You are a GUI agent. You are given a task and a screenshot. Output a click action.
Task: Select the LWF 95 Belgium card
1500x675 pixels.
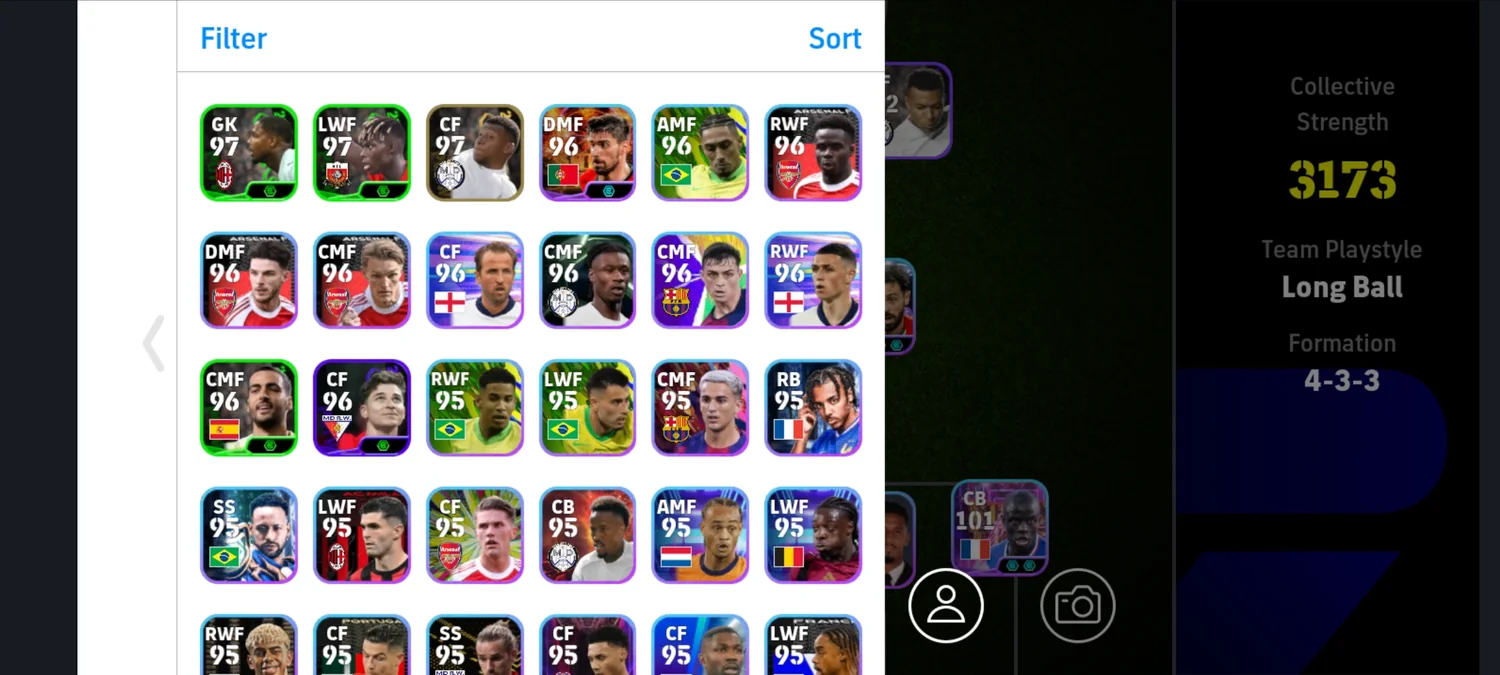click(813, 535)
